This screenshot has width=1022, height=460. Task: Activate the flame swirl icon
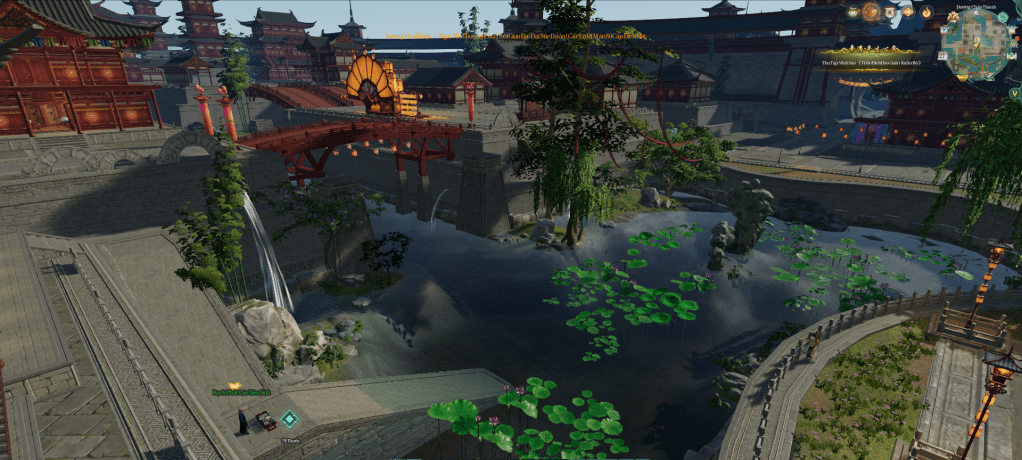926,12
